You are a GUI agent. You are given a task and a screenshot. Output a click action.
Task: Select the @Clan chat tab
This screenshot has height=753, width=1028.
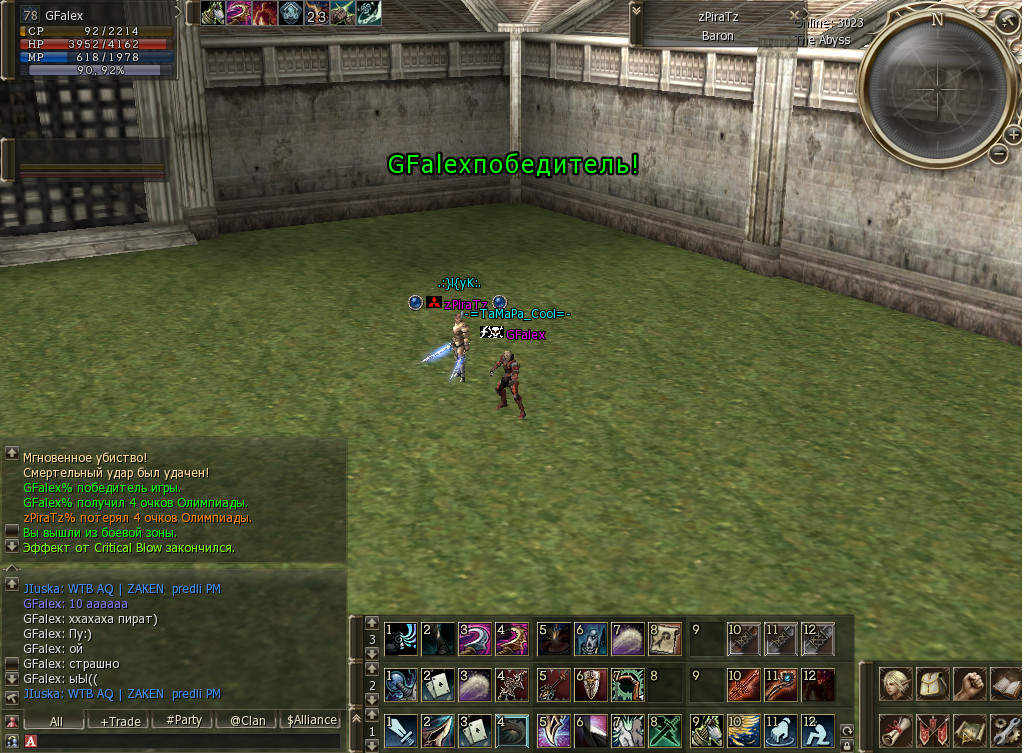(247, 720)
